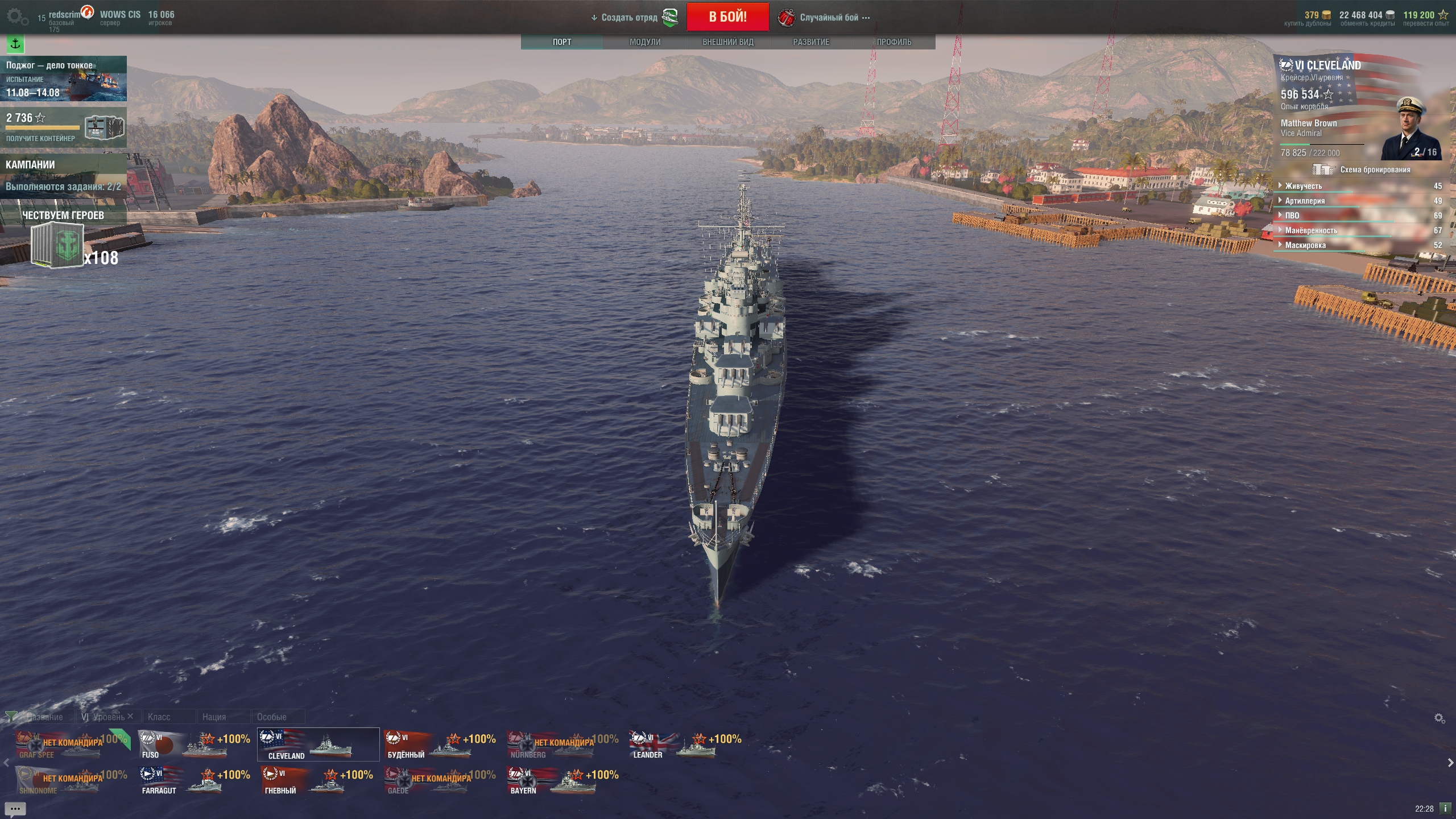Image resolution: width=1456 pixels, height=819 pixels.
Task: Go to the РАЗВИТИЕ tab
Action: click(x=811, y=42)
